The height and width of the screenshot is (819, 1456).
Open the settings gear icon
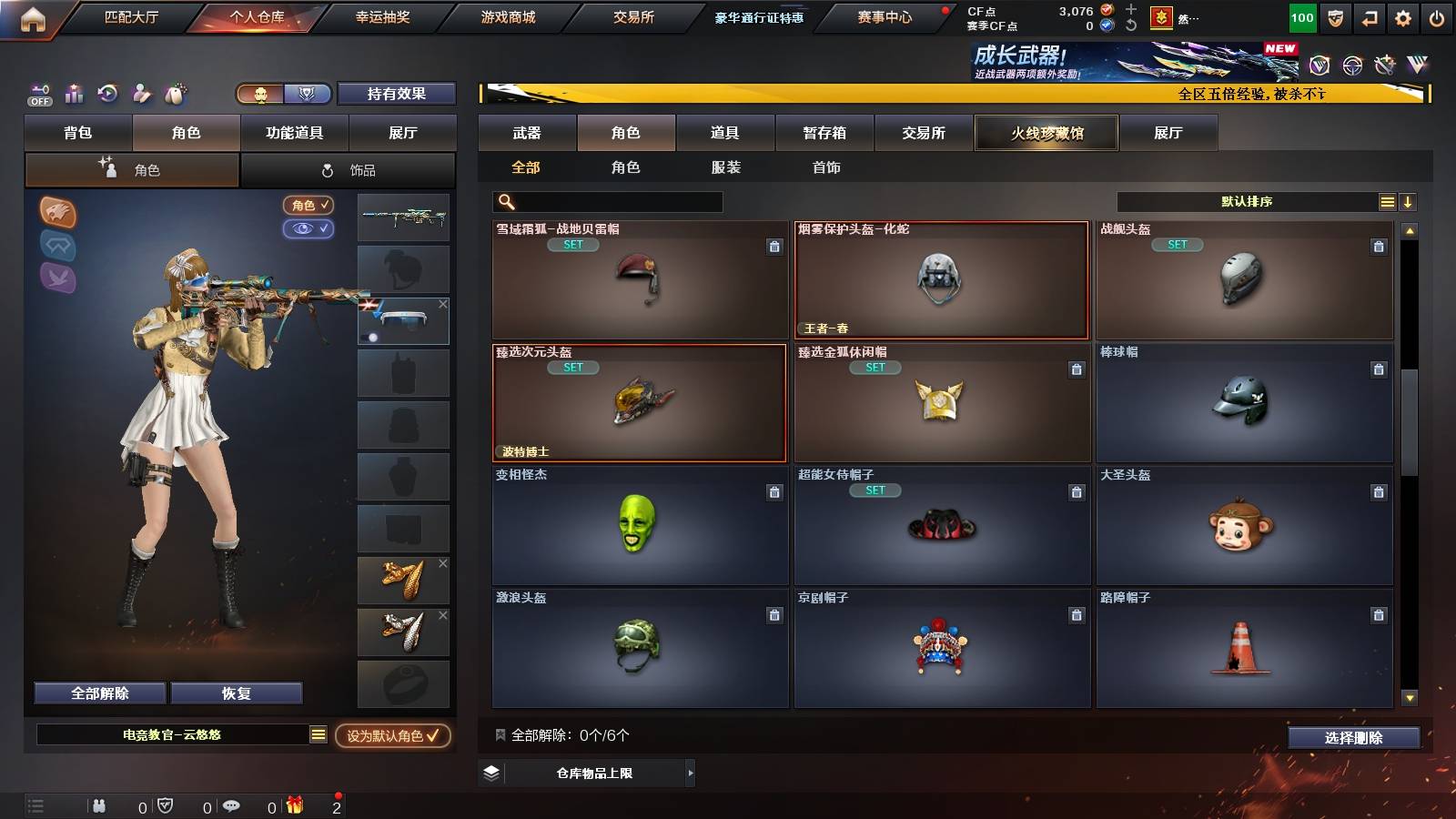(1402, 17)
